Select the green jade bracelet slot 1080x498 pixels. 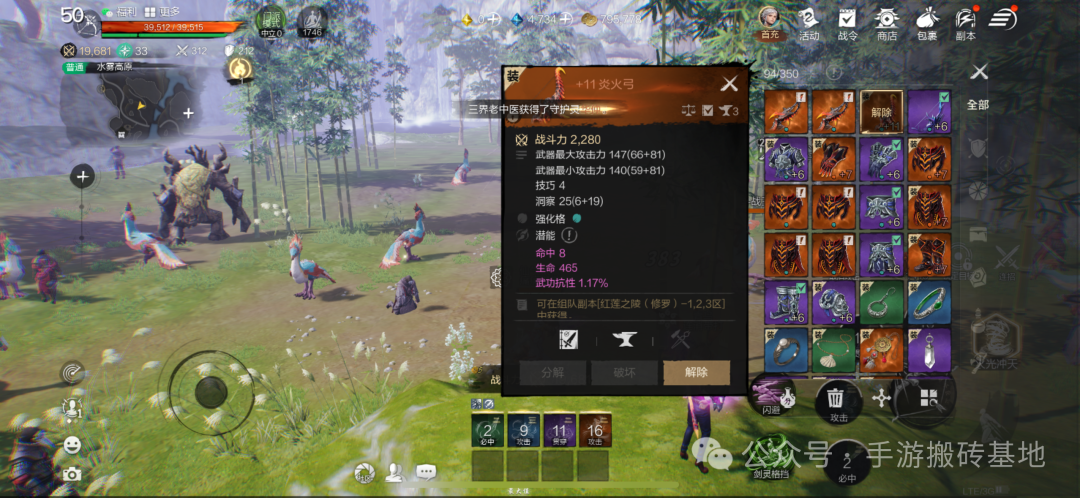tap(929, 302)
